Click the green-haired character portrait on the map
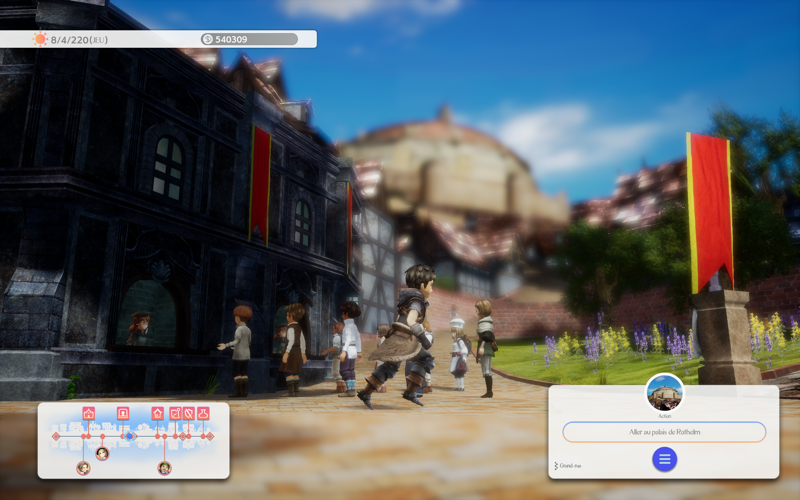This screenshot has width=800, height=500. [164, 468]
